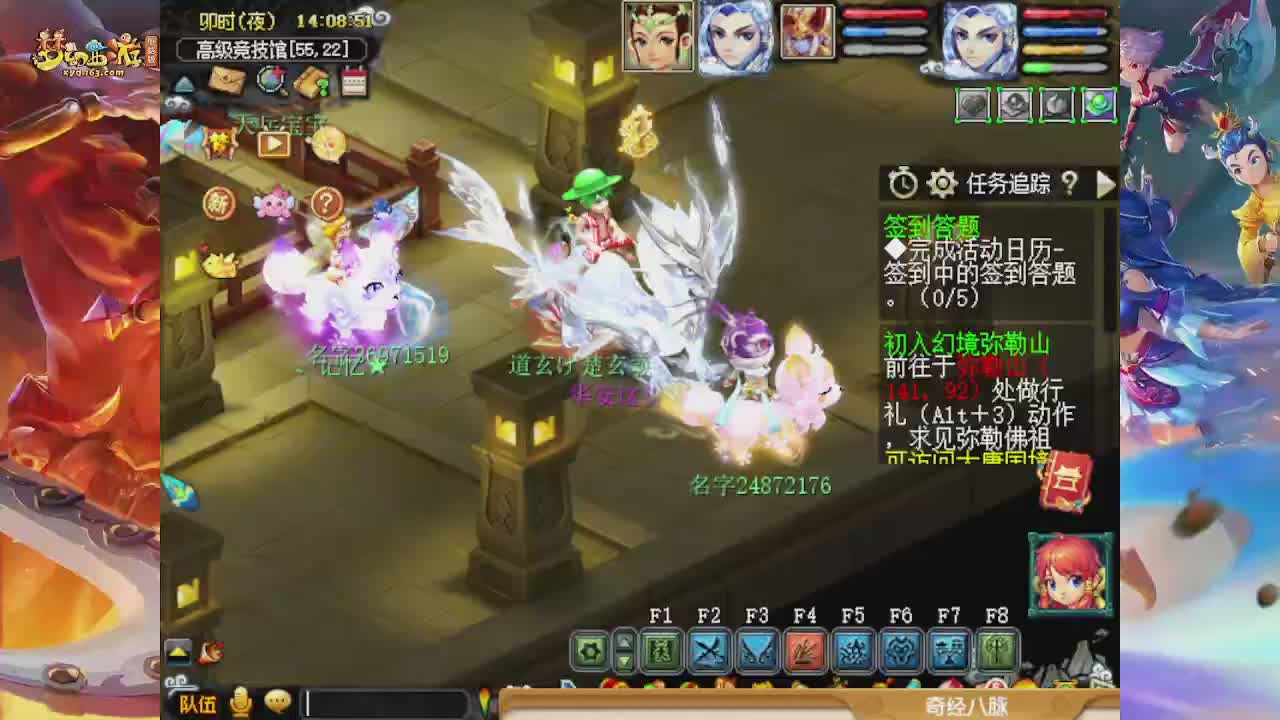Toggle the chat emoji face icon

[278, 703]
